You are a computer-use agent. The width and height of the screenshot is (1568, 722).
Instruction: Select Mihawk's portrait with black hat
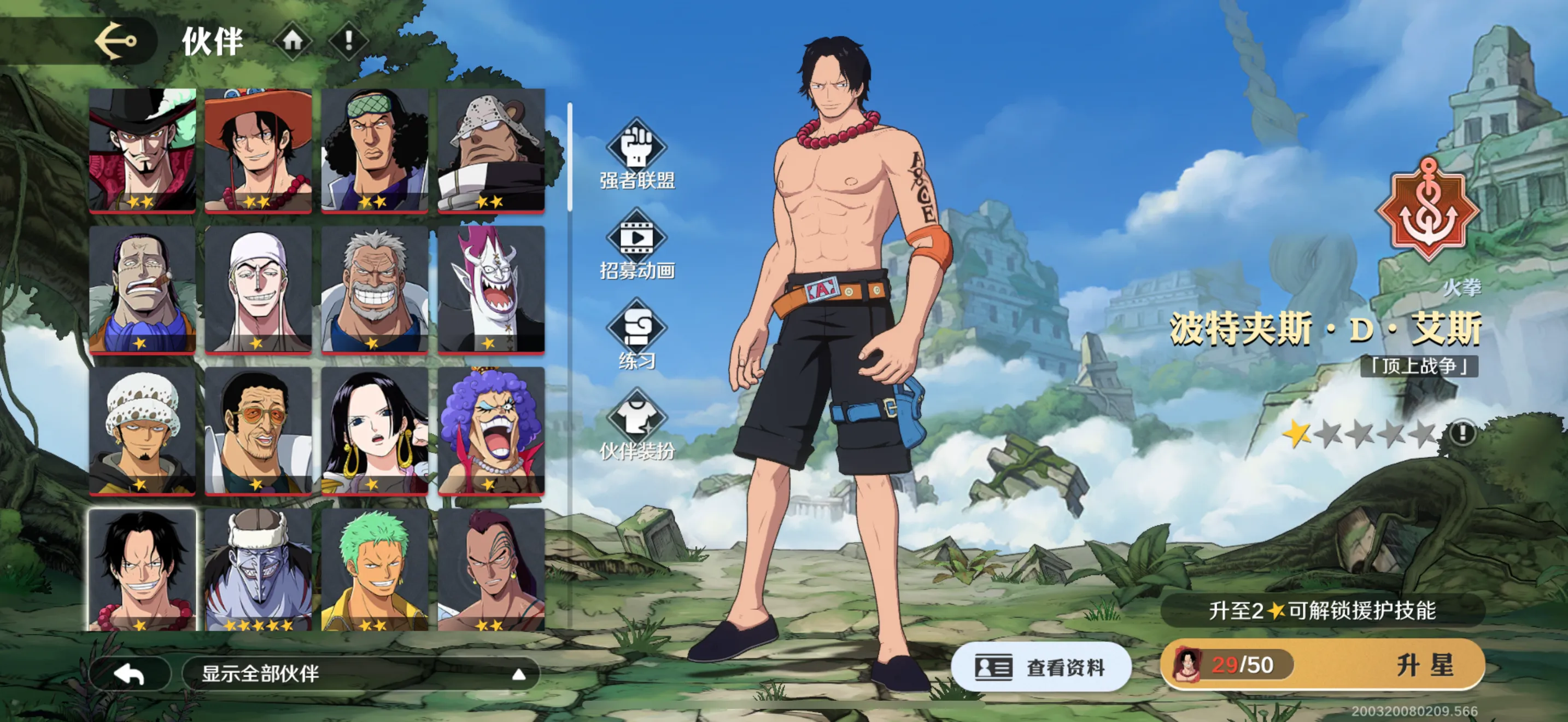pyautogui.click(x=143, y=150)
